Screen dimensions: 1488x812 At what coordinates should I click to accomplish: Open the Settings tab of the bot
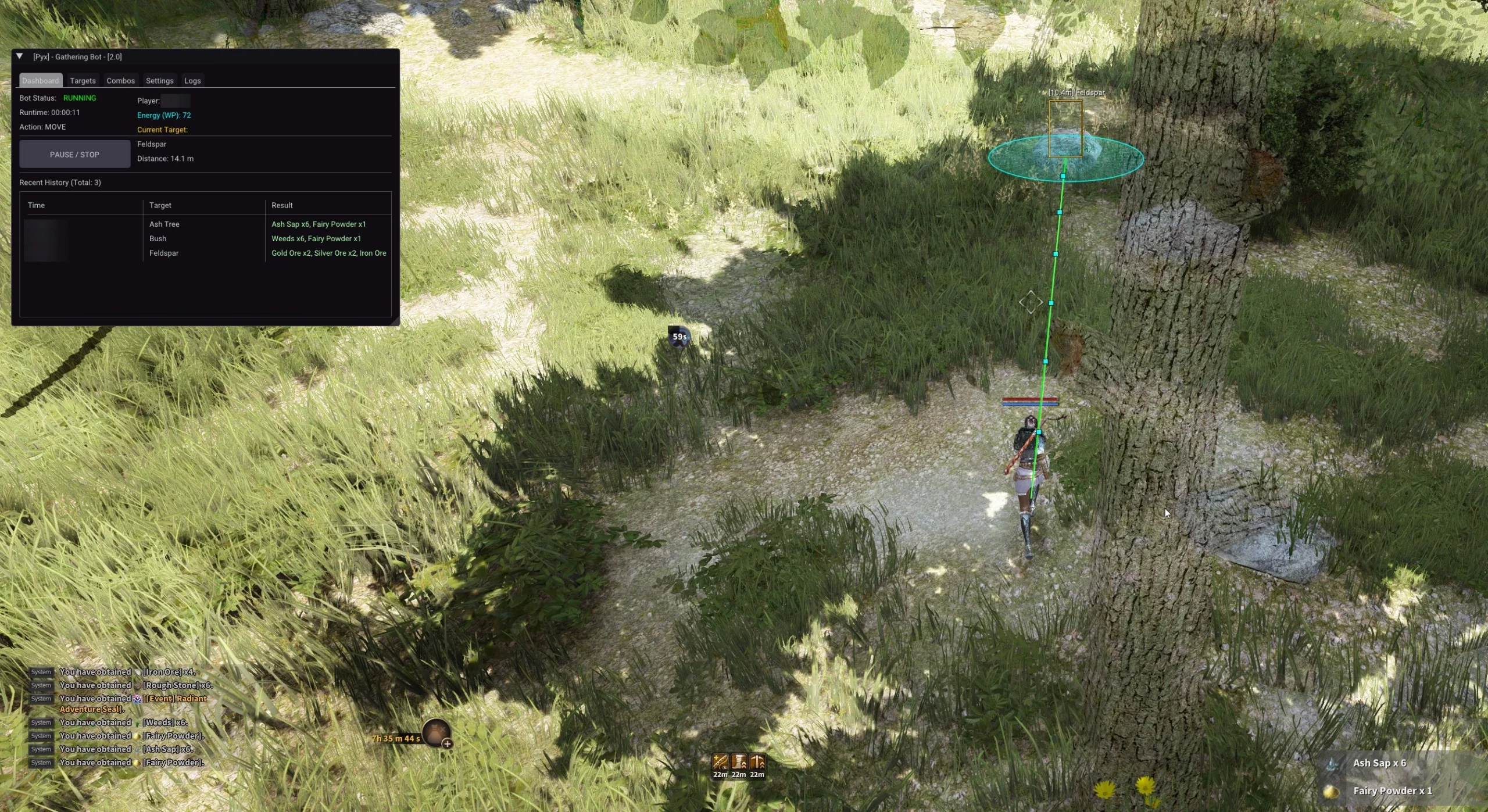click(x=160, y=80)
